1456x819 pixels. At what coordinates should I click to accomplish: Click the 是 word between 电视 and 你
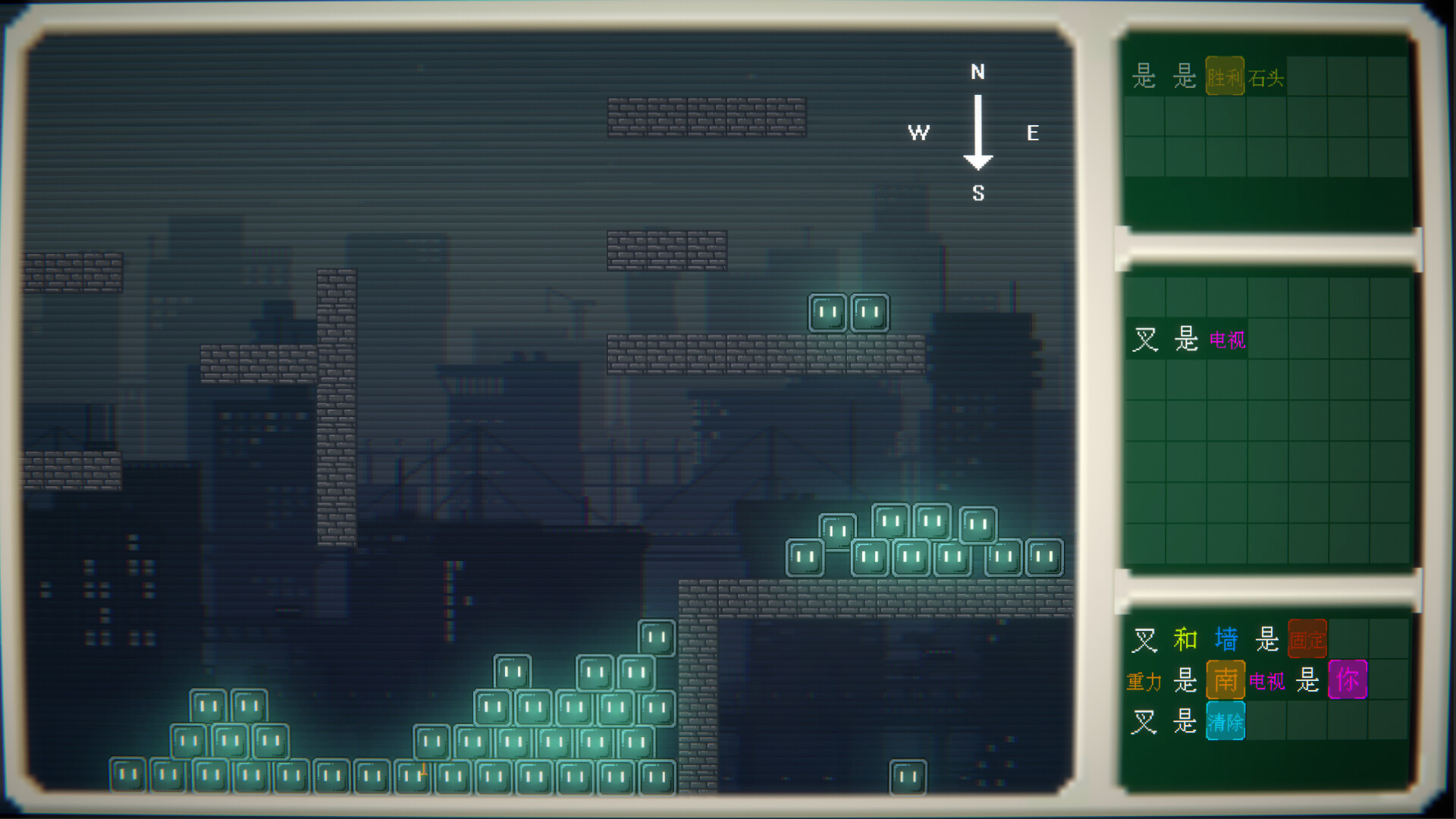click(x=1306, y=681)
